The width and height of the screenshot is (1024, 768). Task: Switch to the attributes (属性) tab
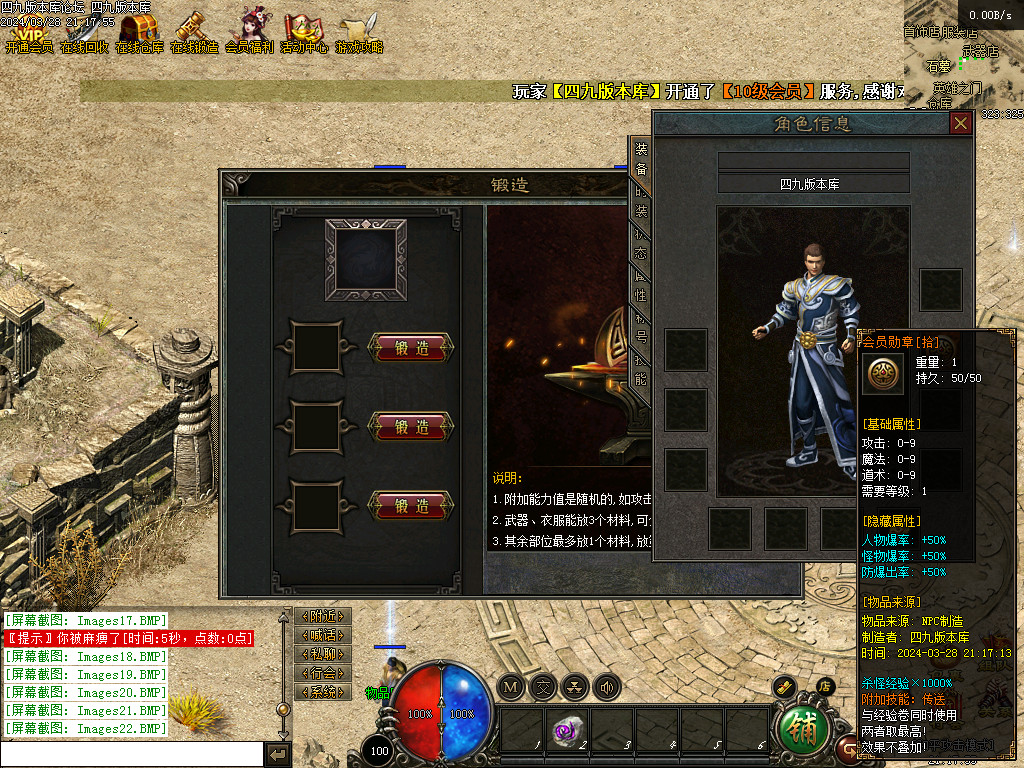[x=641, y=286]
